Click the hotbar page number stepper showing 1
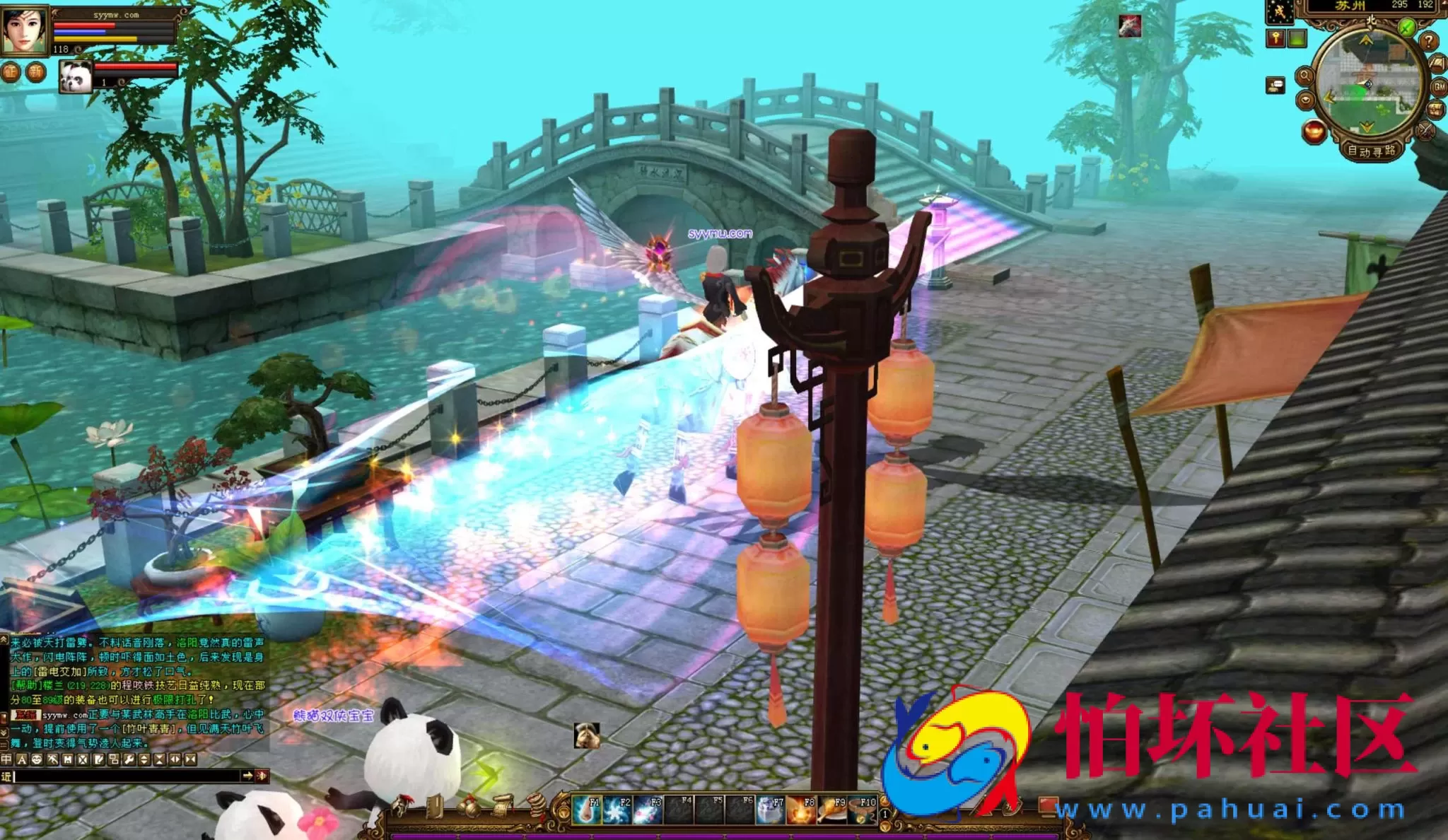 (885, 815)
